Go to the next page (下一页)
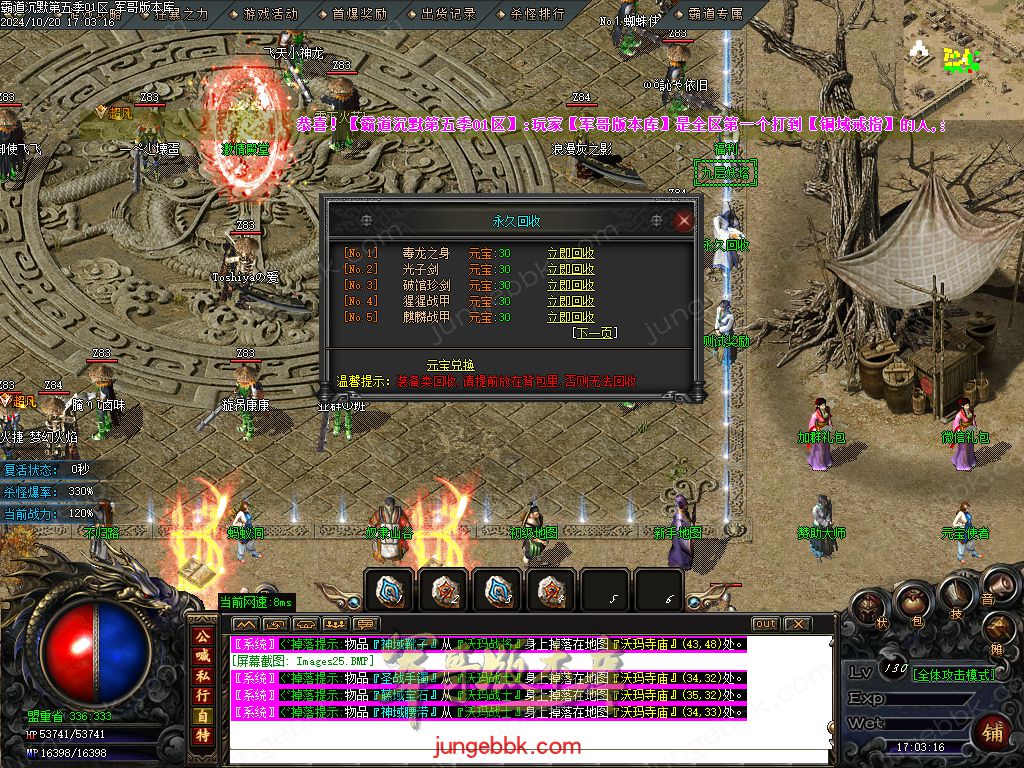Screen dimensions: 1024x768 point(594,333)
